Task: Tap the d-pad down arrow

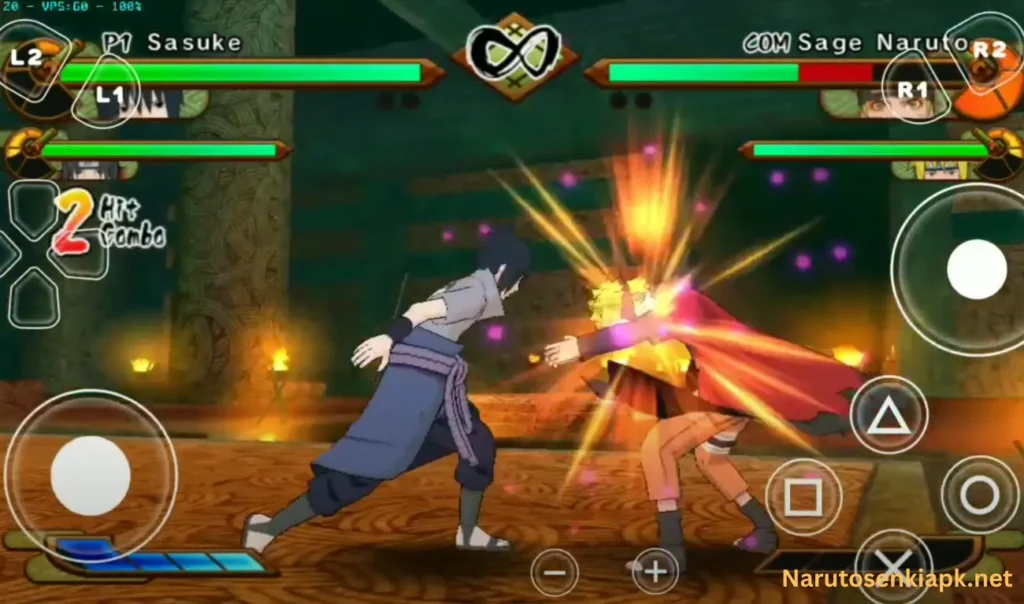Action: [x=34, y=297]
